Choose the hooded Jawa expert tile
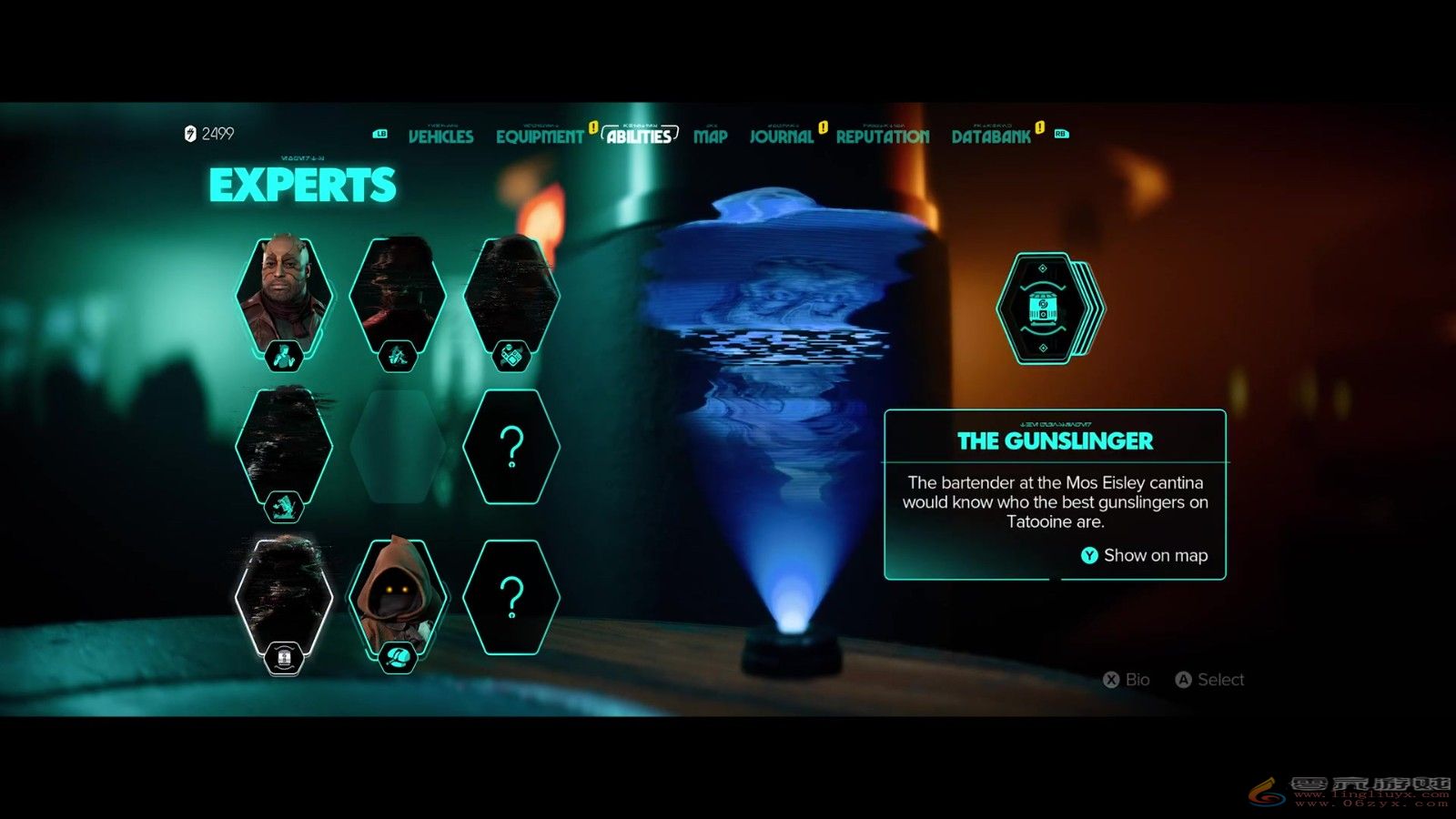Image resolution: width=1456 pixels, height=819 pixels. pos(398,597)
